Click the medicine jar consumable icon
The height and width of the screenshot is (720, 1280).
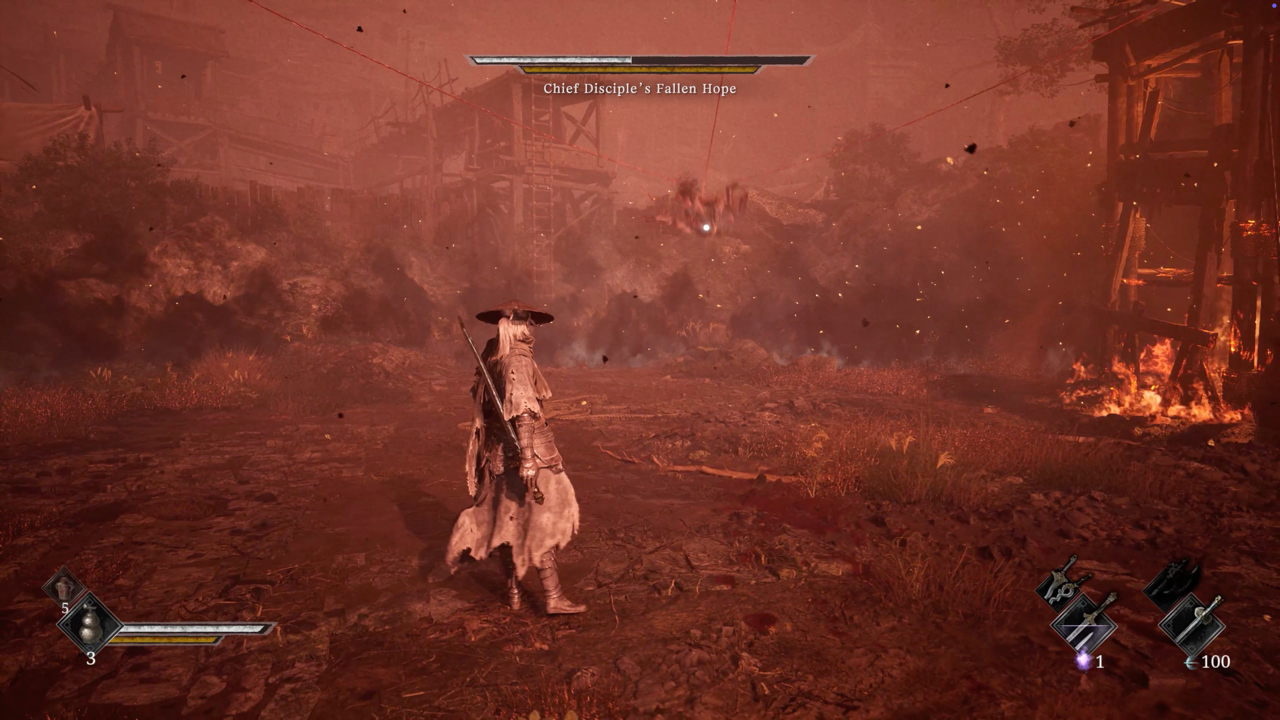click(x=64, y=587)
